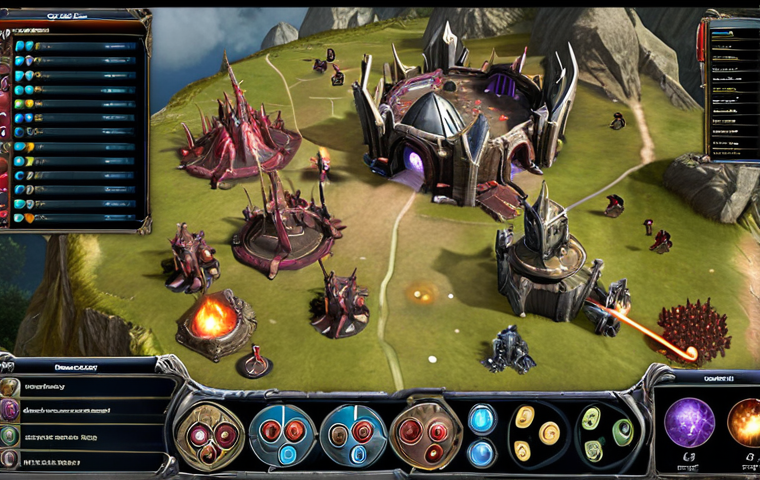Activate the purple swirling orb ability
Screen dimensions: 760x480
point(689,422)
